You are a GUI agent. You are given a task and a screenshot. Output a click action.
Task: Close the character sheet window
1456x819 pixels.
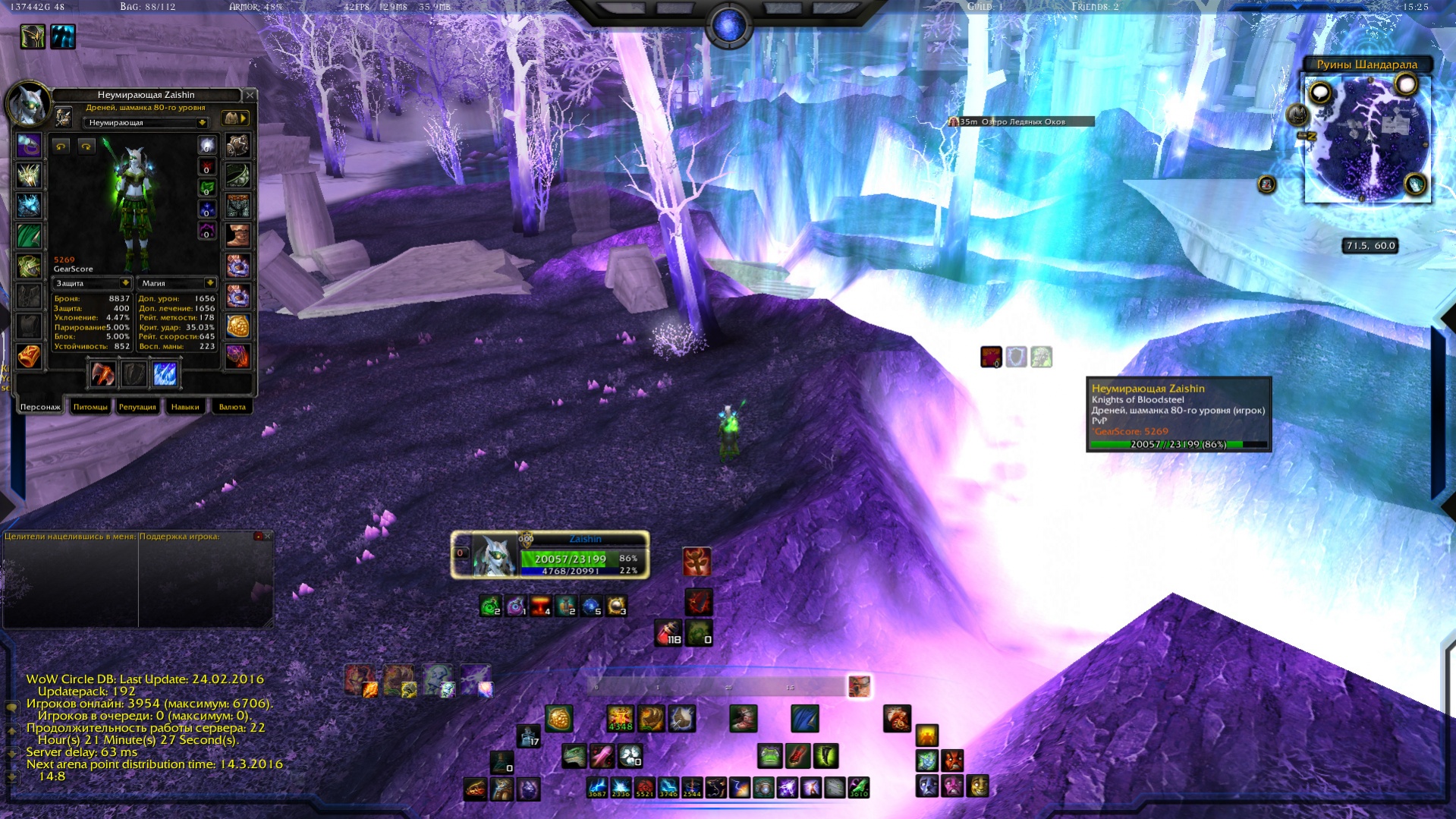tap(250, 95)
